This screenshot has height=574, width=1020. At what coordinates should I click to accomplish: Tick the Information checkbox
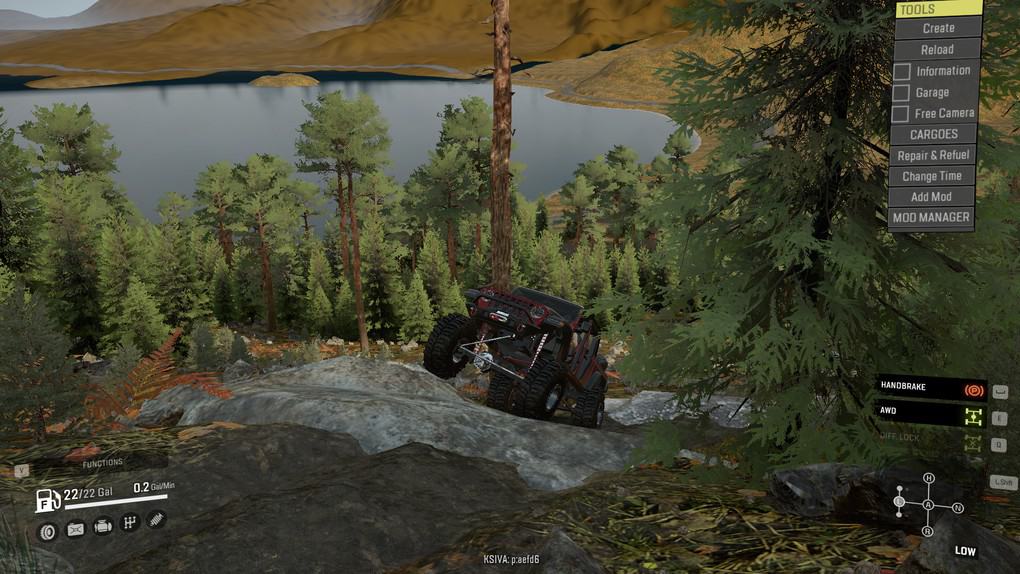coord(902,71)
